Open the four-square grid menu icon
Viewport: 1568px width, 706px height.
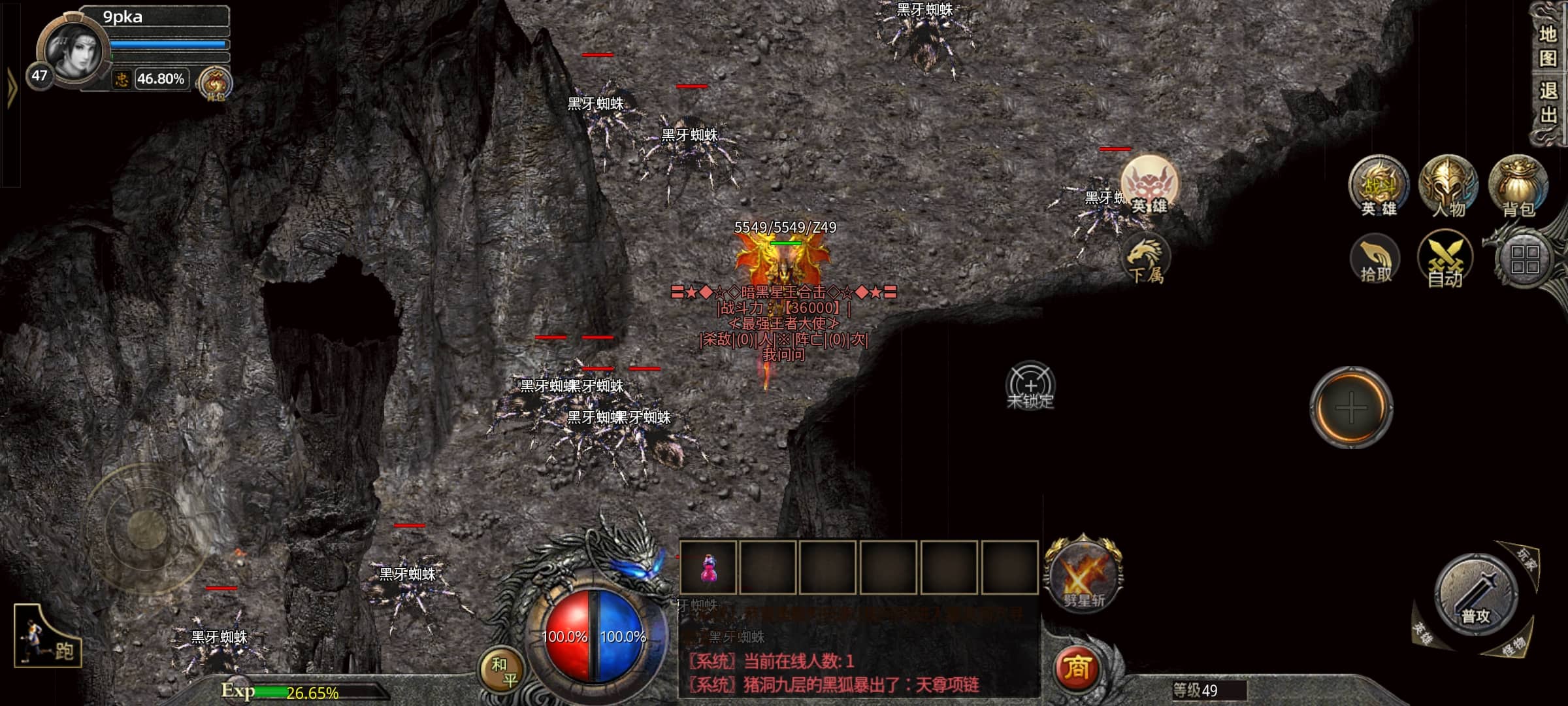click(1524, 260)
